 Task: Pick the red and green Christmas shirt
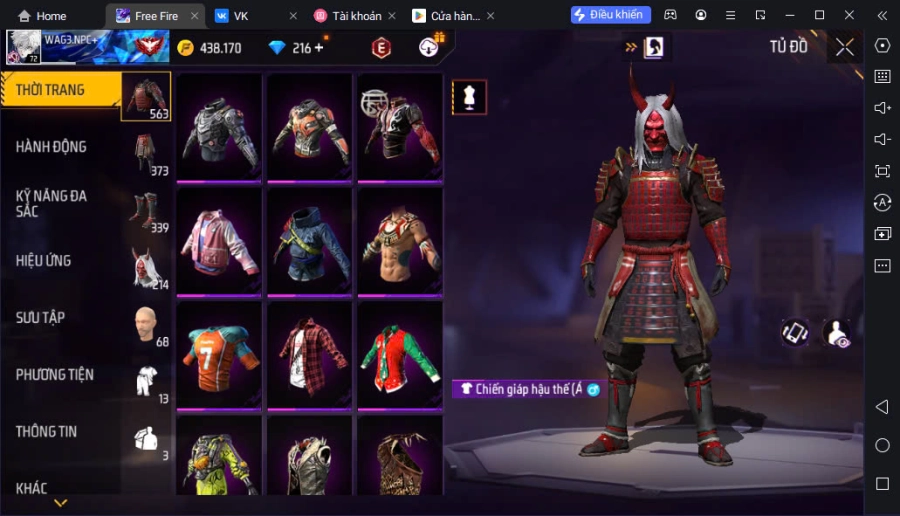pos(400,355)
